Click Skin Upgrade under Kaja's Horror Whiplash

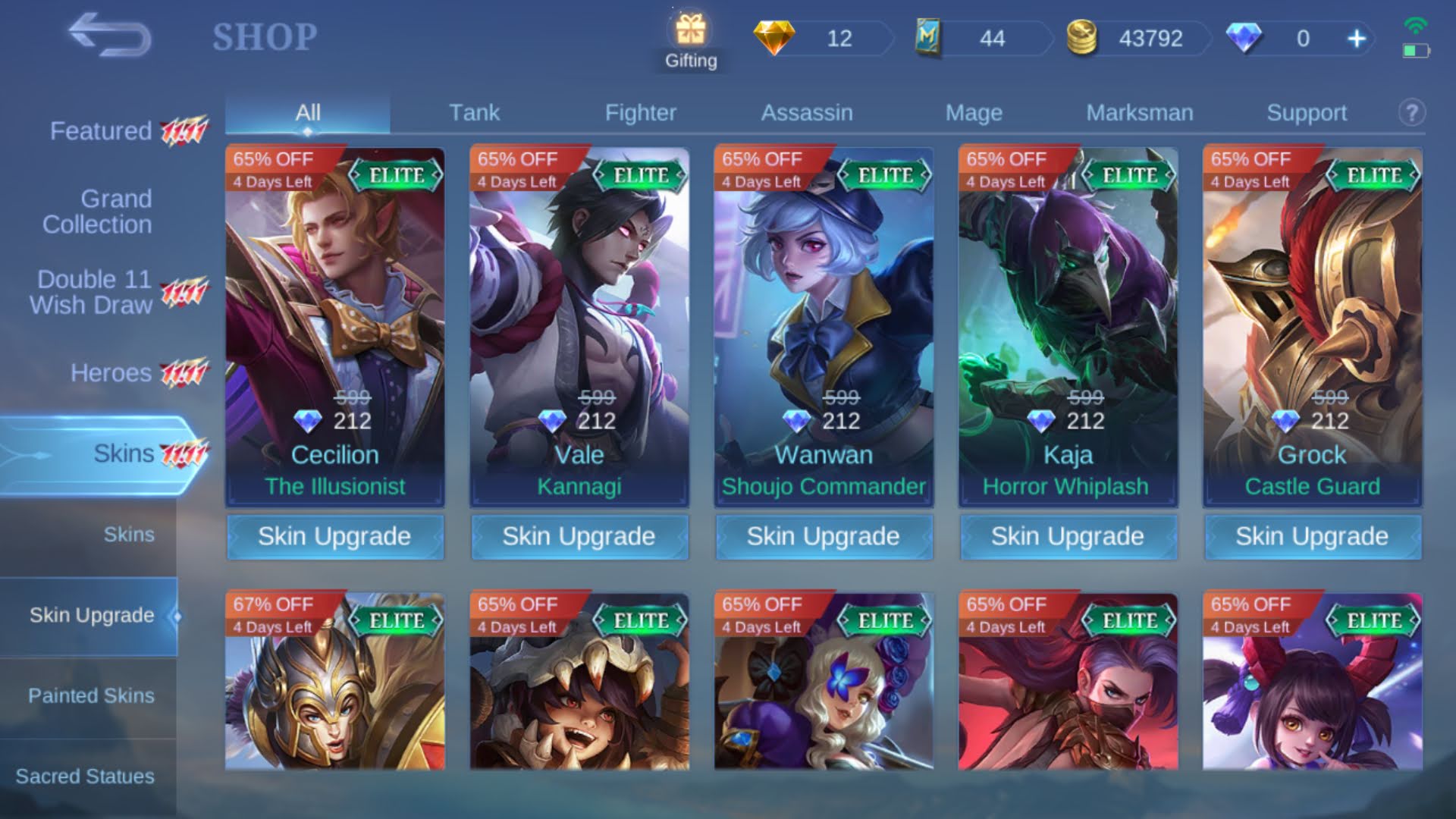tap(1068, 537)
